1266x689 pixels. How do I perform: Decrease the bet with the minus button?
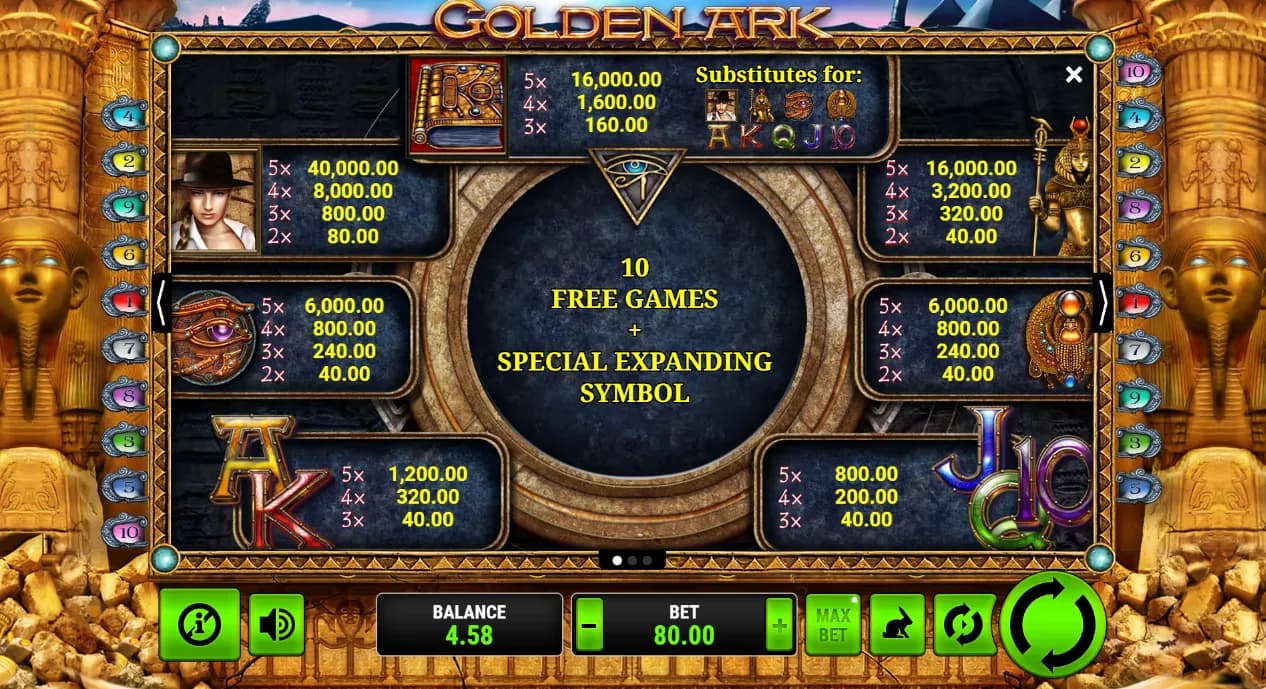click(x=589, y=626)
